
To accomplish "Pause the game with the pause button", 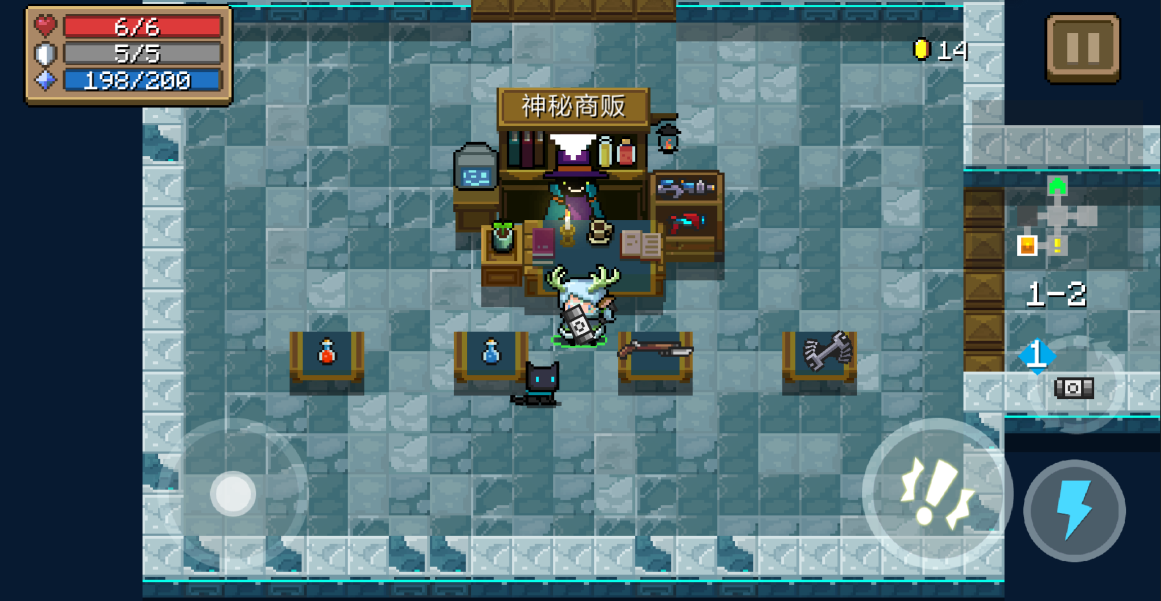I will (1083, 47).
